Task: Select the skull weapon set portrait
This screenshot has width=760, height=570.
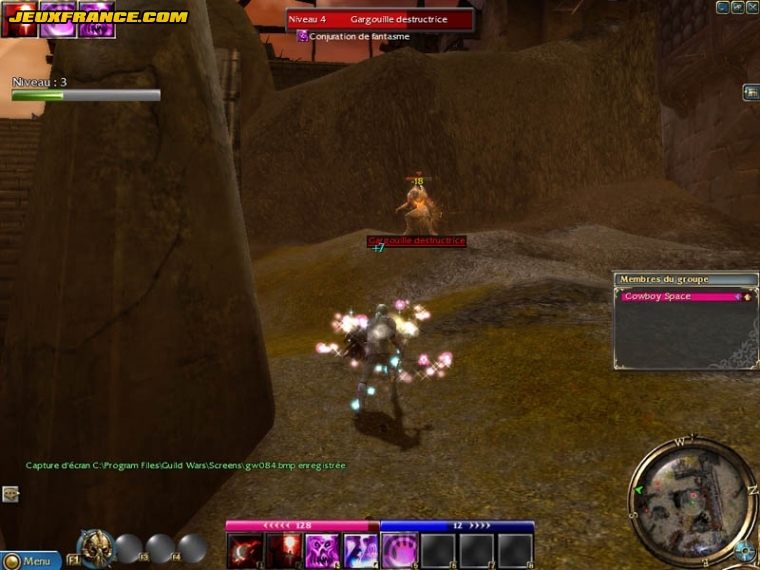Action: (x=95, y=547)
